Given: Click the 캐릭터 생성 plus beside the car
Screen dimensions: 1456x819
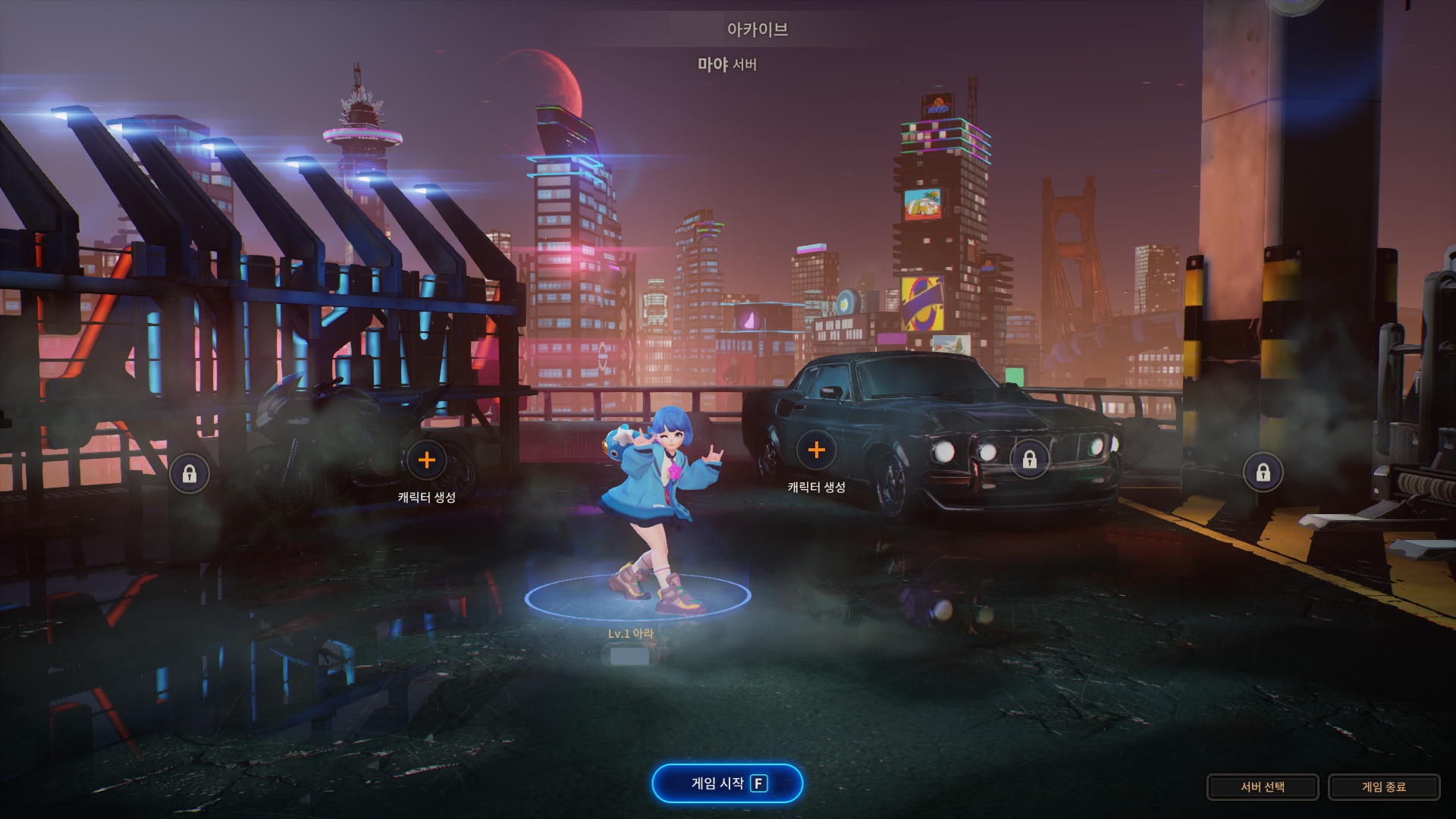Looking at the screenshot, I should click(816, 450).
